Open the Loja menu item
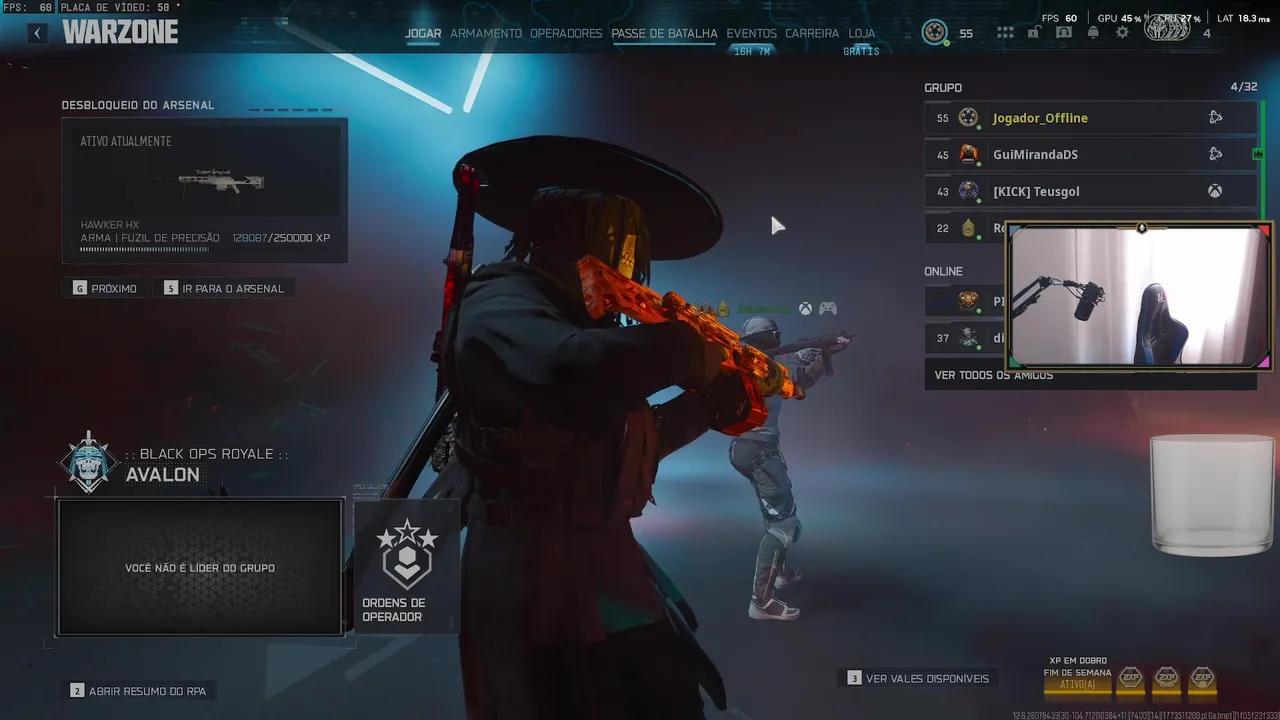The height and width of the screenshot is (720, 1280). tap(861, 33)
